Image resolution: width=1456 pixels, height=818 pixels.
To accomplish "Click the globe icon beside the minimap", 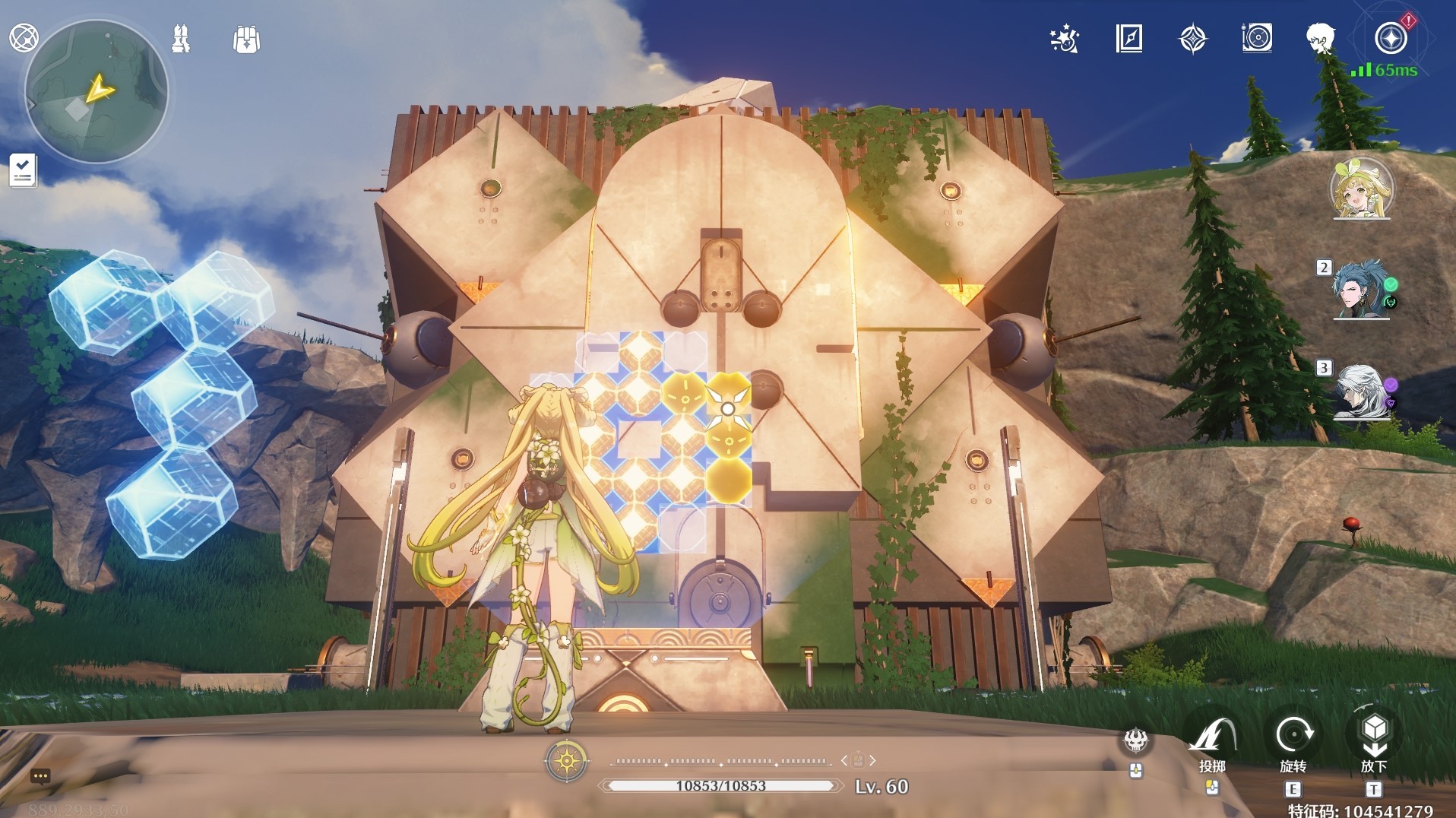I will [24, 37].
